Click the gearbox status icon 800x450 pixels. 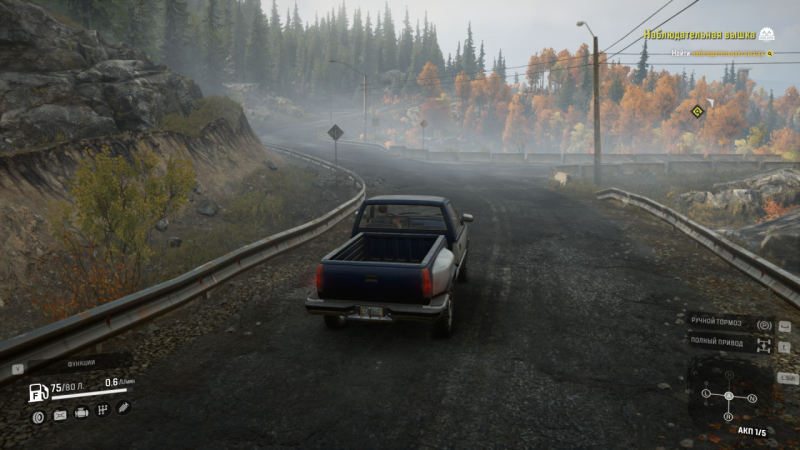(x=102, y=410)
